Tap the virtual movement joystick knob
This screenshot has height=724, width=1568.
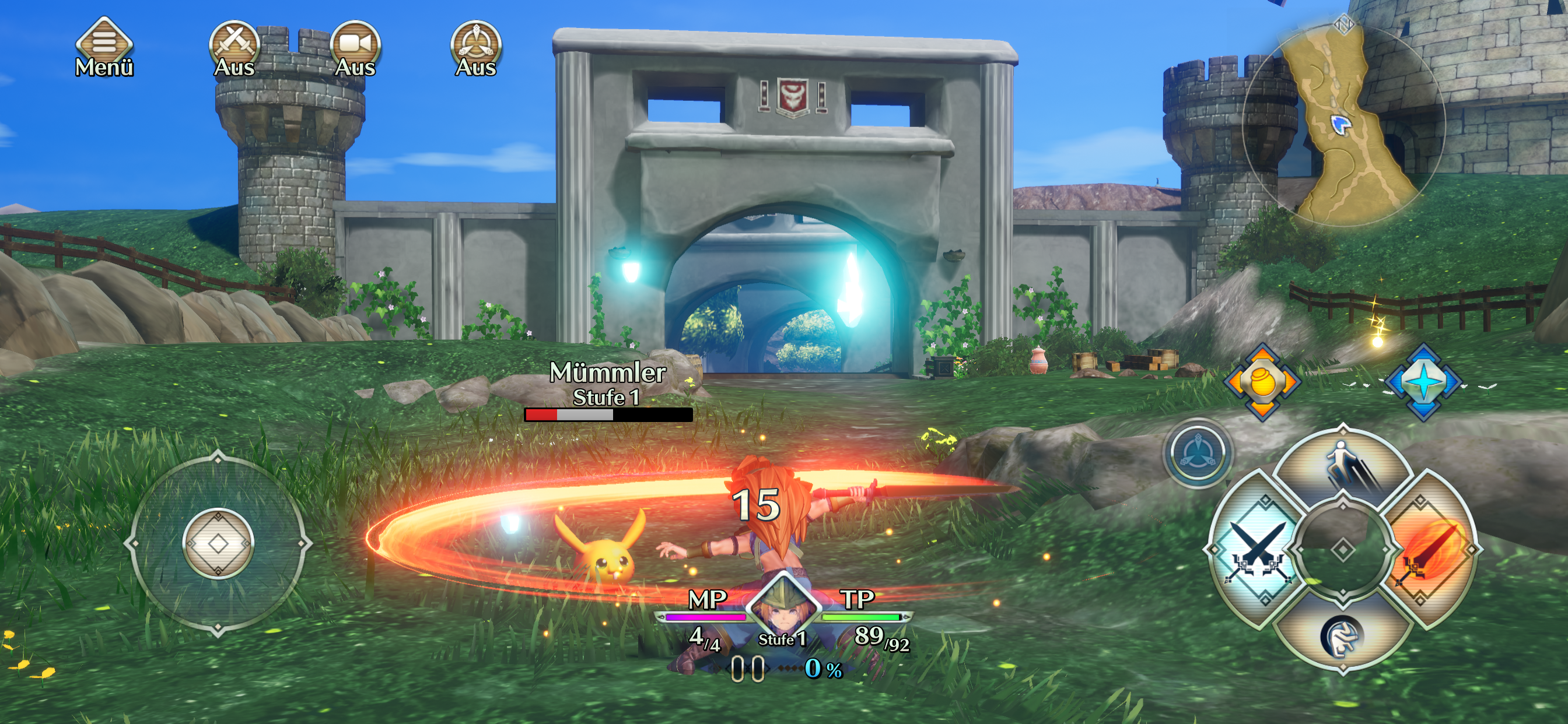[x=218, y=543]
